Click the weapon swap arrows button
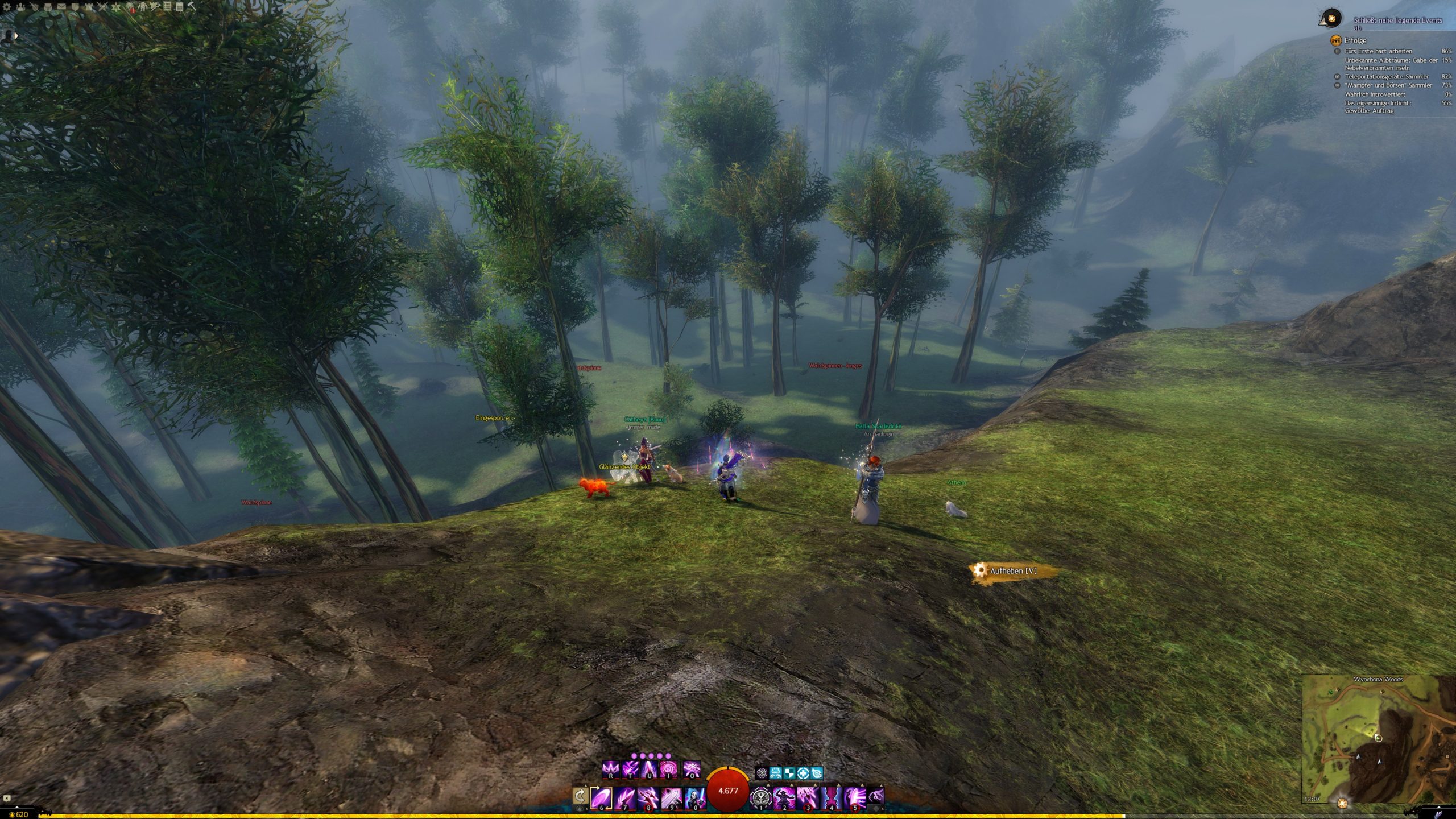 (x=580, y=796)
